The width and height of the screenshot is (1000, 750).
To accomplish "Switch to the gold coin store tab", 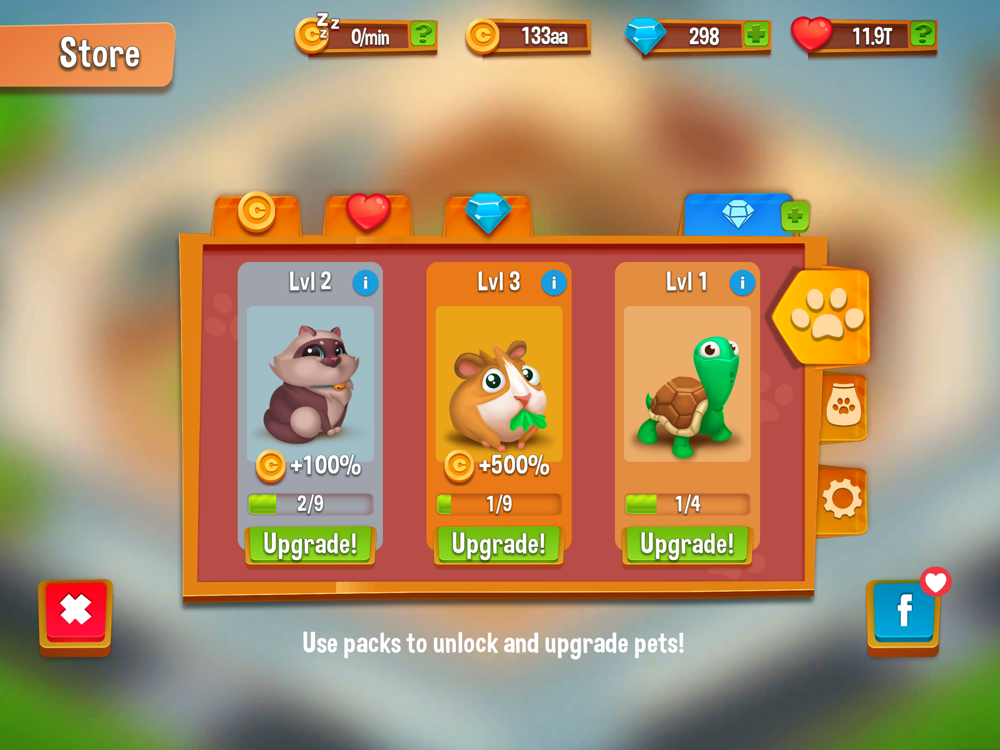I will 257,213.
